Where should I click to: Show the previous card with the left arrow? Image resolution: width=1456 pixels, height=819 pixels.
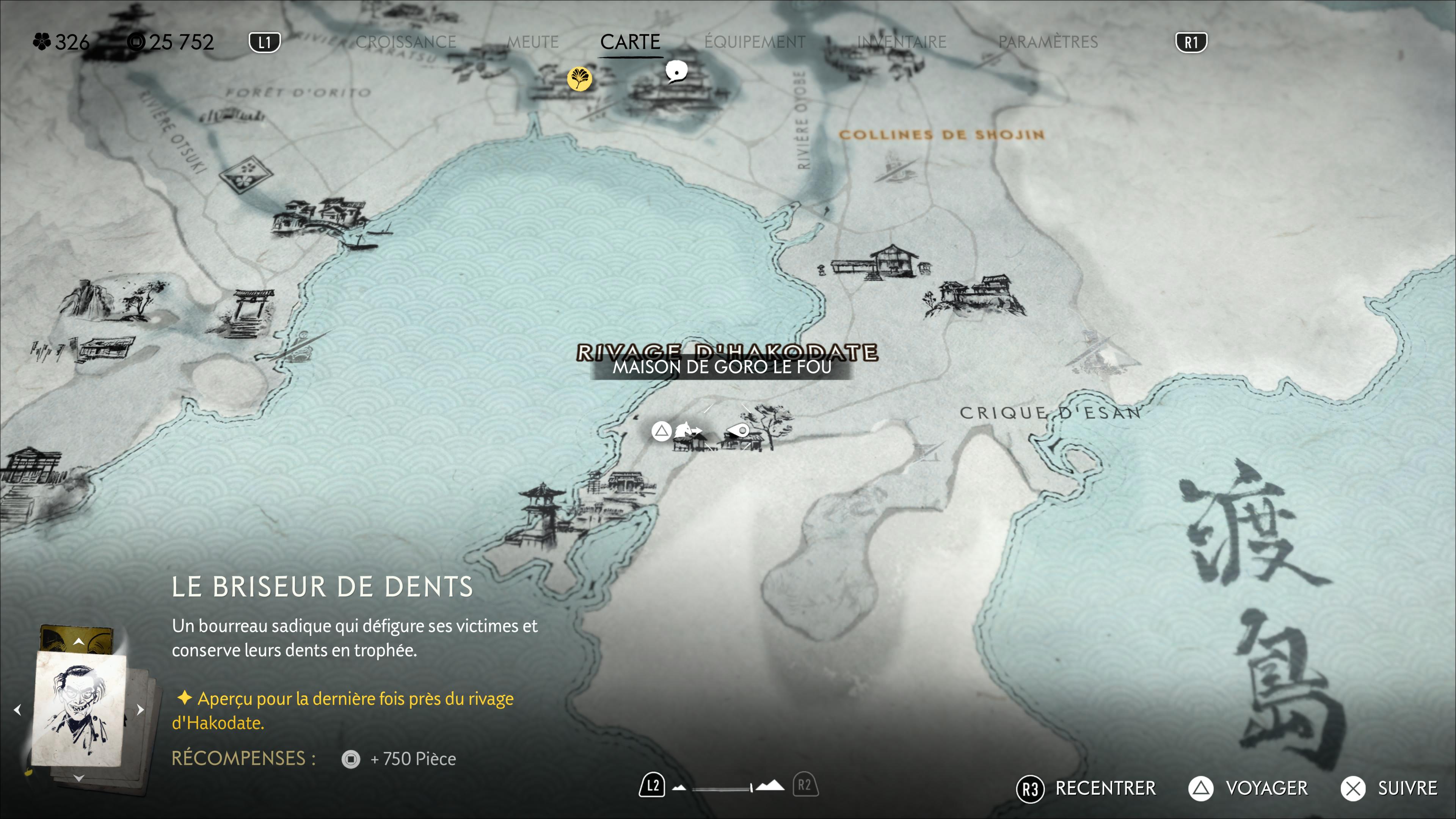[x=17, y=710]
